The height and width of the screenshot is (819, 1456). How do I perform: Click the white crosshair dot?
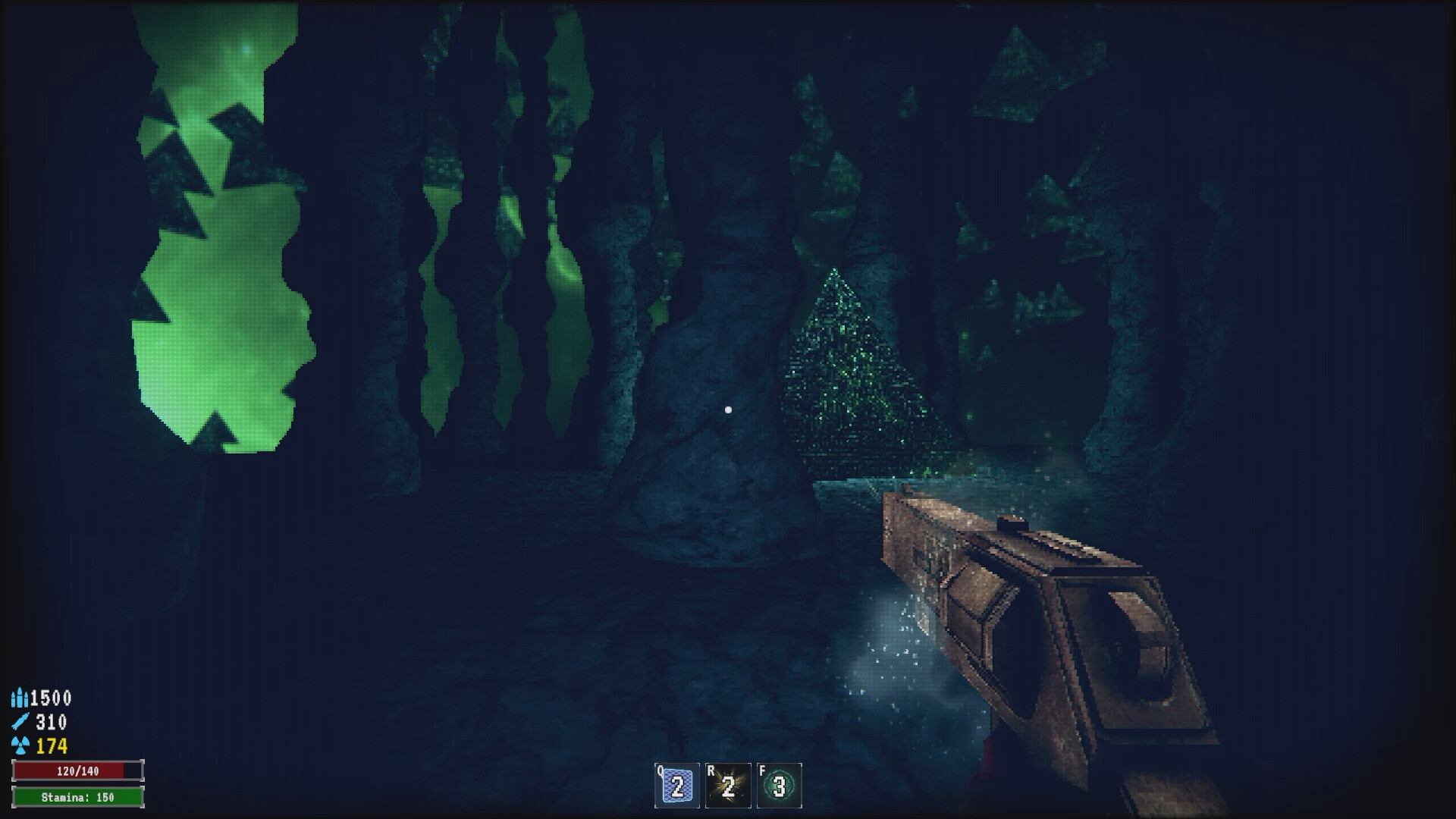click(x=729, y=409)
